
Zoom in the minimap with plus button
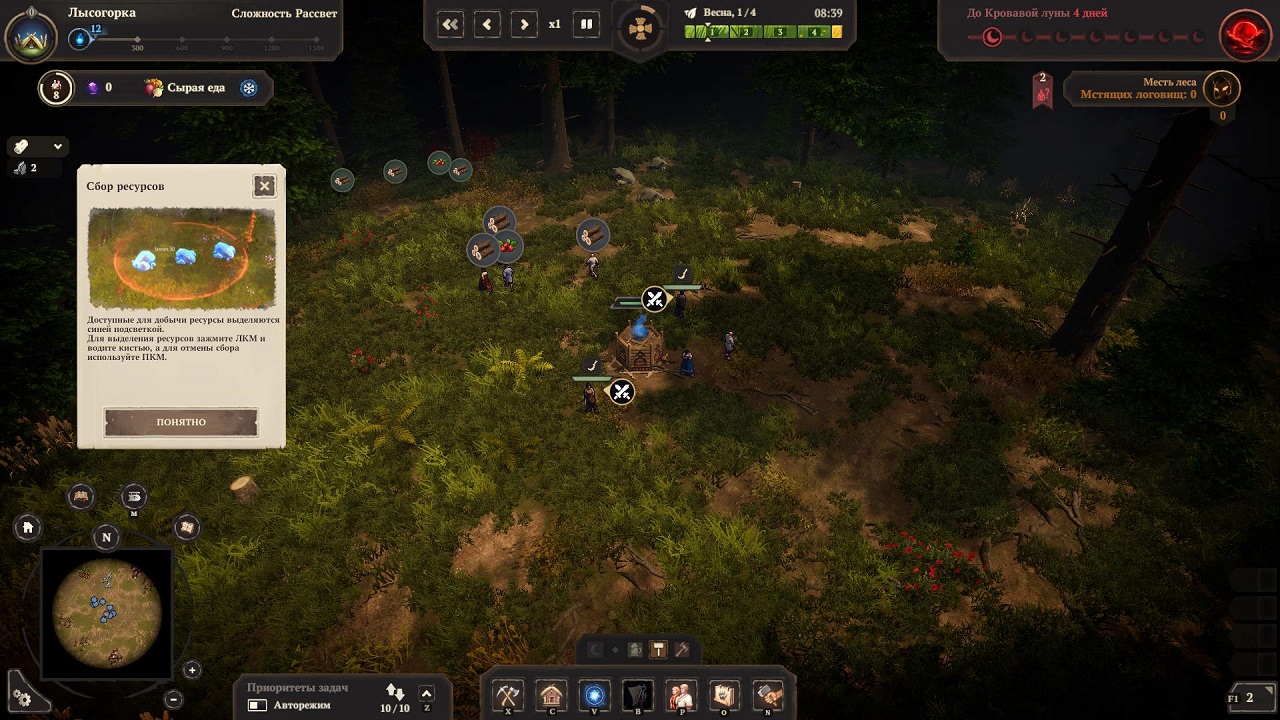192,670
